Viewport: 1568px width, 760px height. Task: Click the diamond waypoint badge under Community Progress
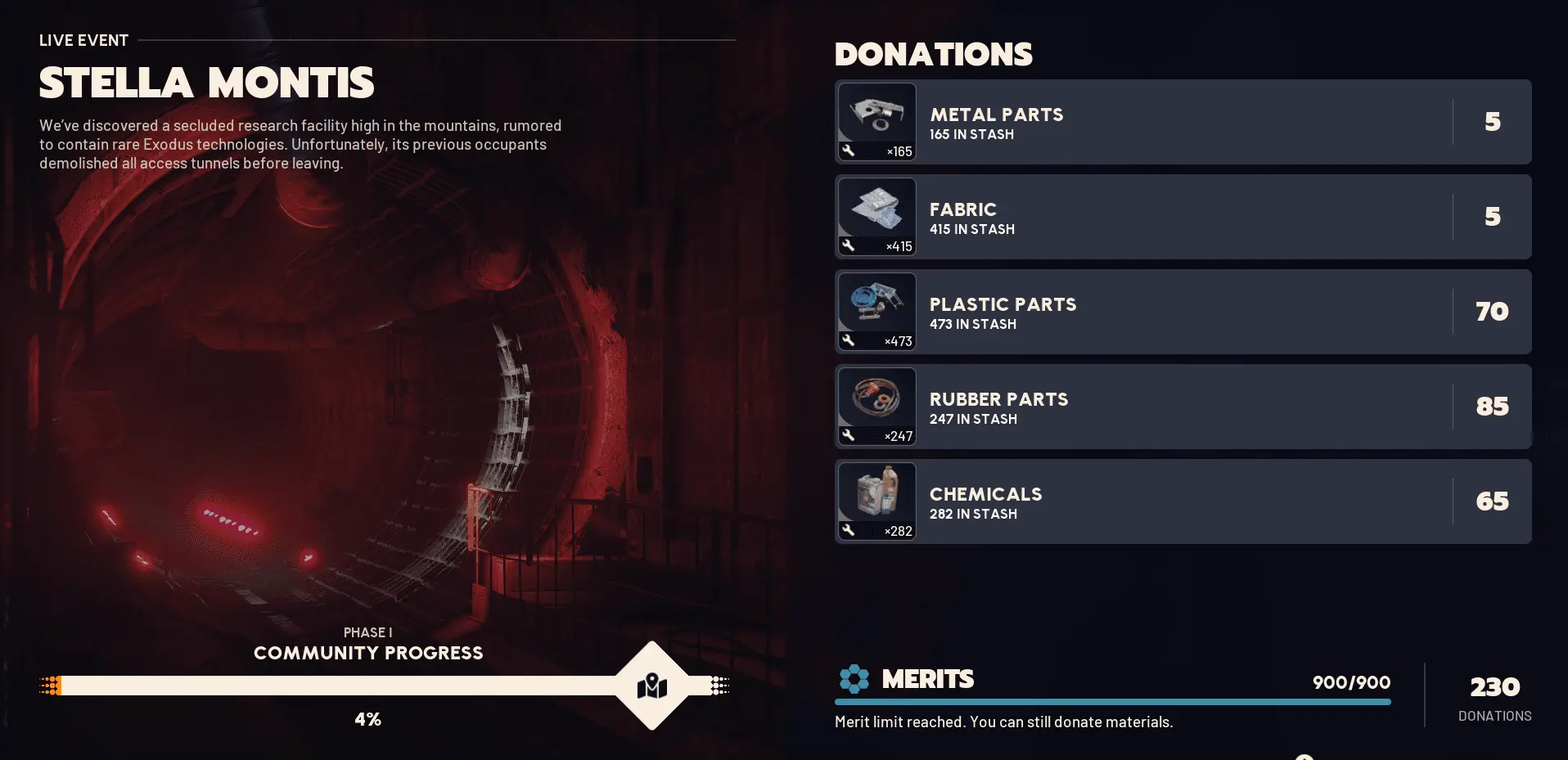[651, 686]
